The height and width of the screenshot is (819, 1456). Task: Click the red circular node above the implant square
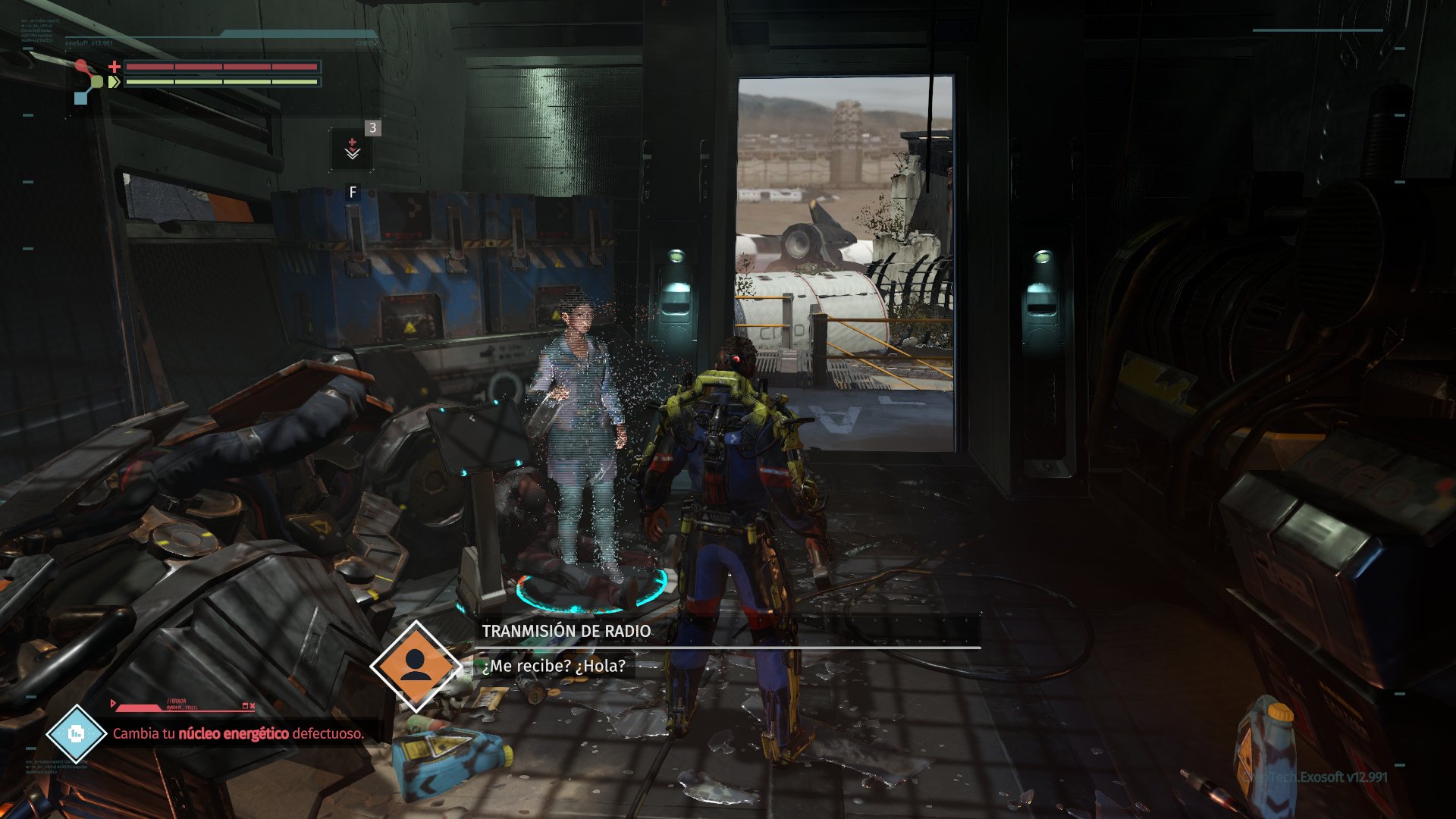tap(81, 64)
